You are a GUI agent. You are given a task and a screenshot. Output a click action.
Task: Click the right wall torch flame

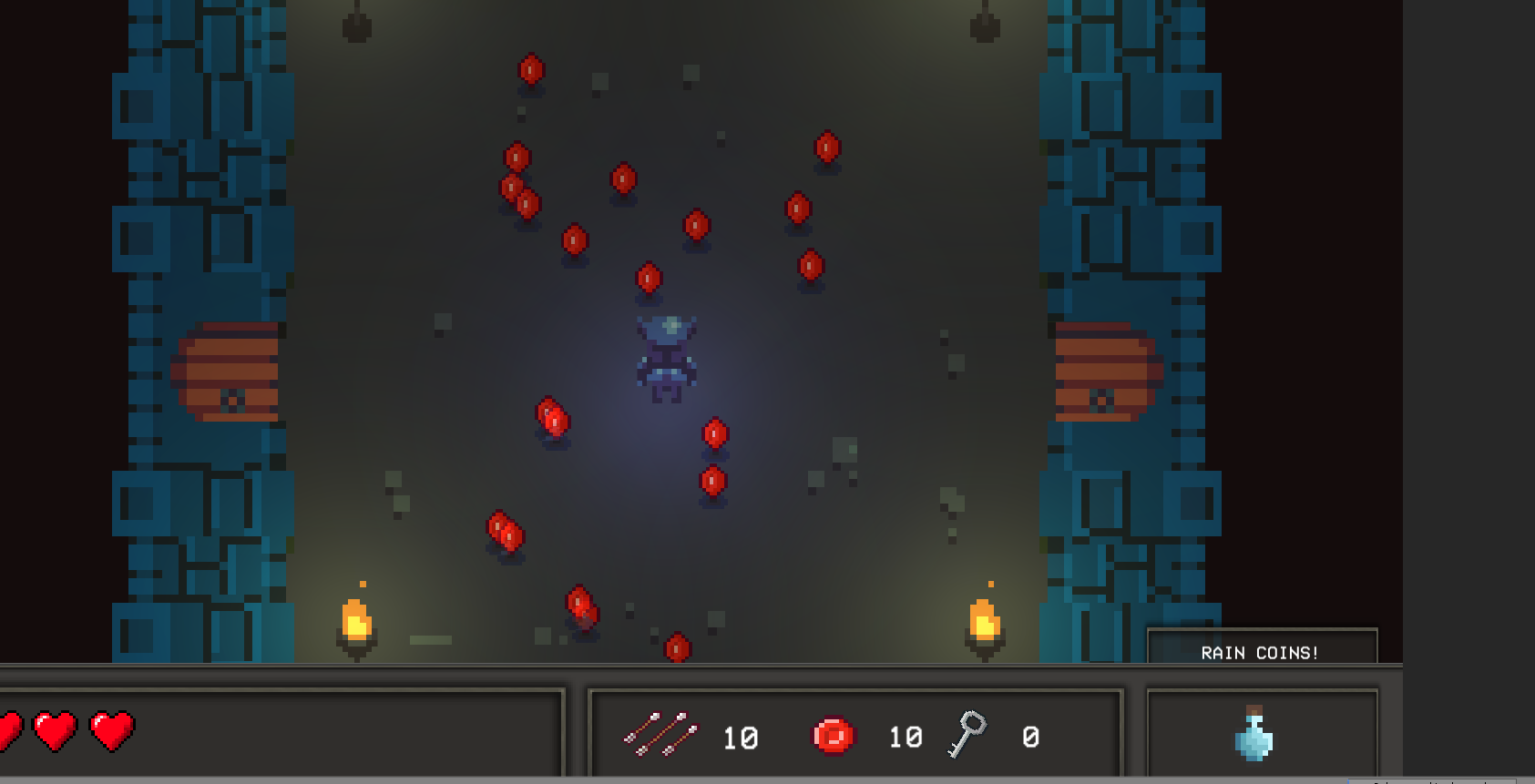point(986,621)
